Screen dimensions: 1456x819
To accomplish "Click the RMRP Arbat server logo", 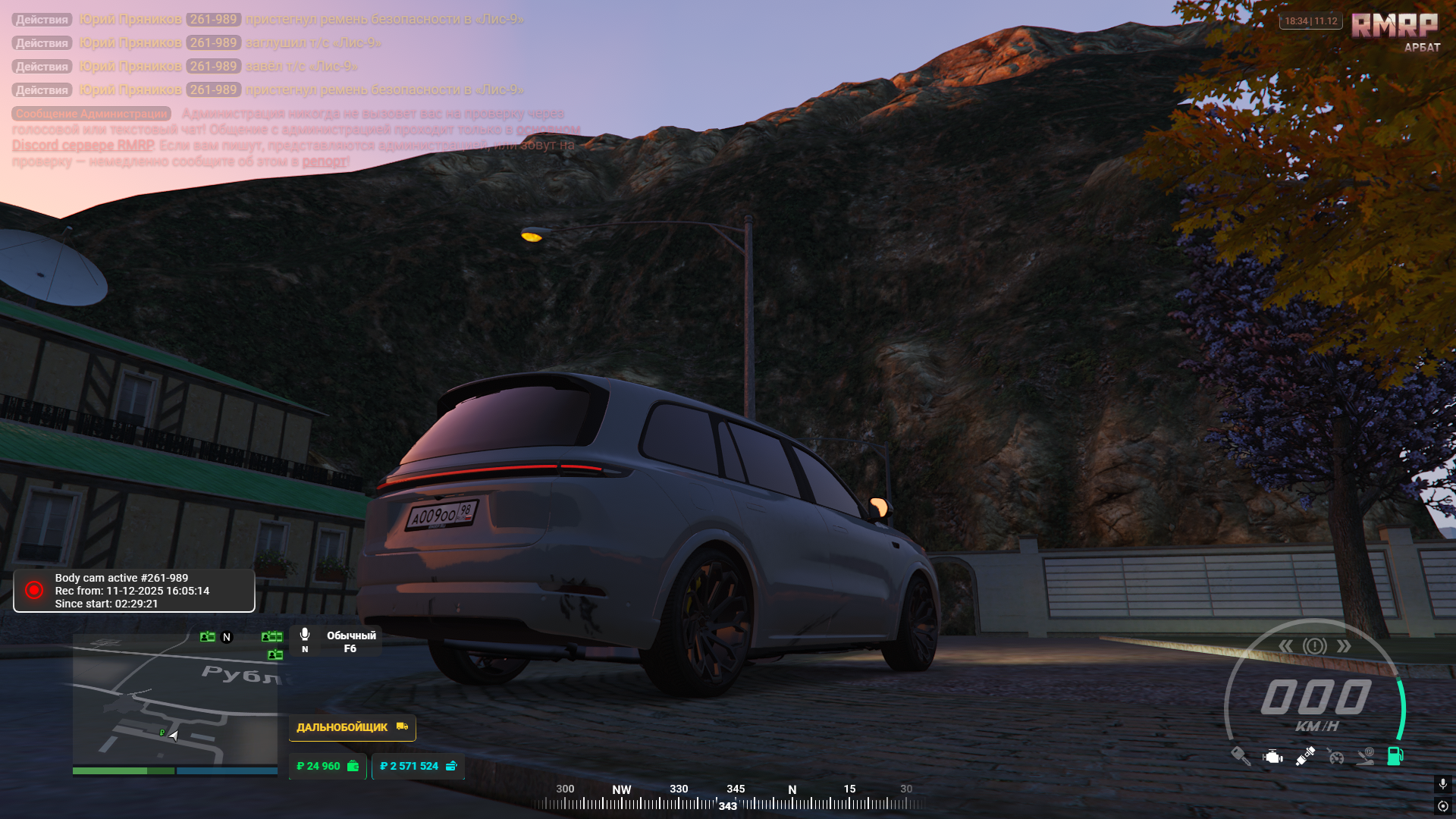I will tap(1395, 30).
